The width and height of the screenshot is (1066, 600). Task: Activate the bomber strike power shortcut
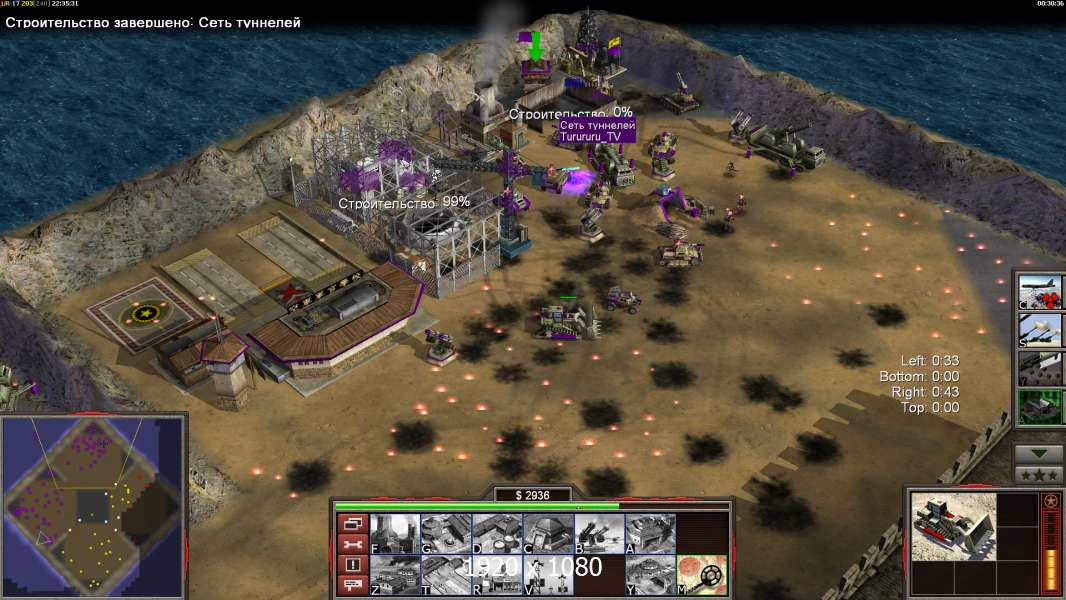tap(1040, 291)
